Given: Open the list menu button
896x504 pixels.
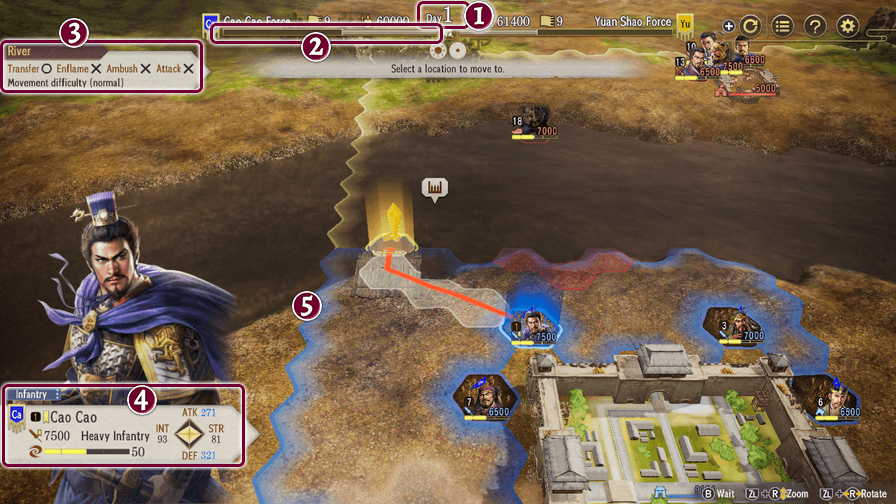Looking at the screenshot, I should (782, 27).
